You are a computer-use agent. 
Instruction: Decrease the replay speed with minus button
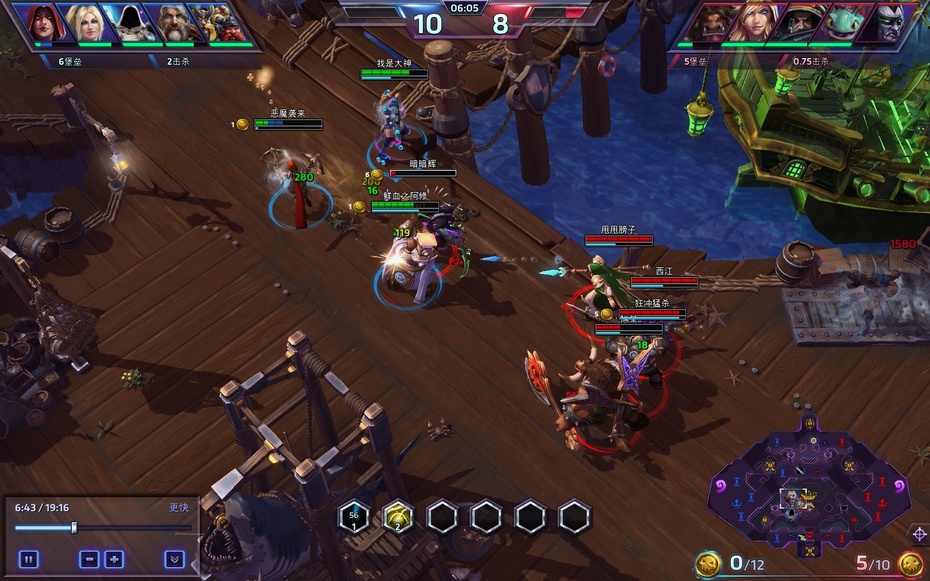89,559
